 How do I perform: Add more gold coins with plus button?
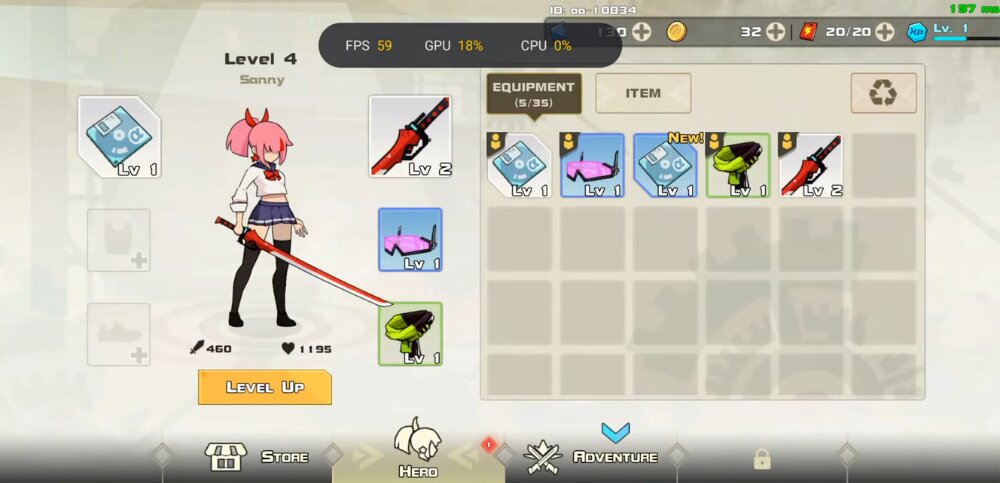(x=775, y=32)
